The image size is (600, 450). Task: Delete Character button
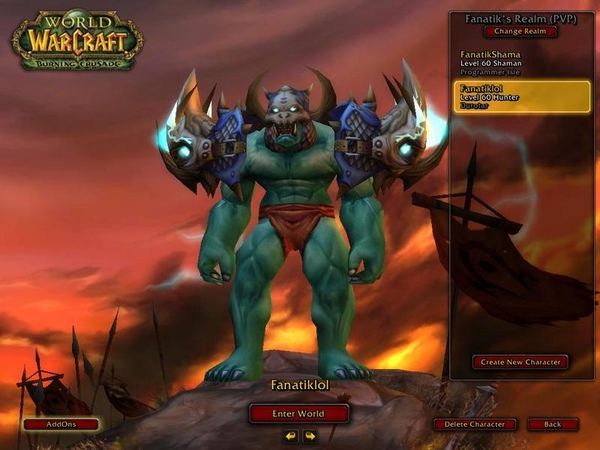pyautogui.click(x=475, y=424)
